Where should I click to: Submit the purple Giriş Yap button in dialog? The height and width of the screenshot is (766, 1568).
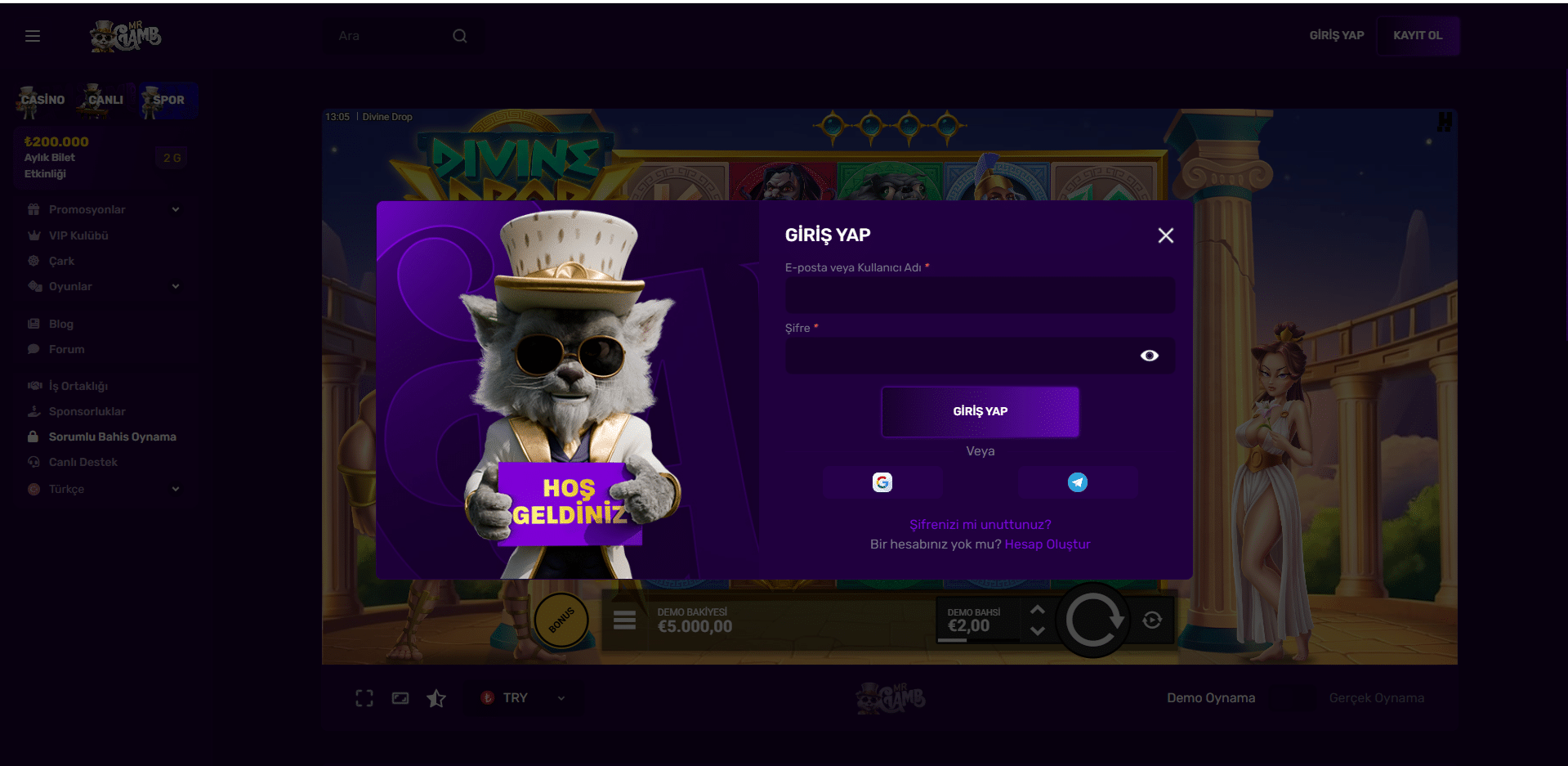(x=980, y=411)
